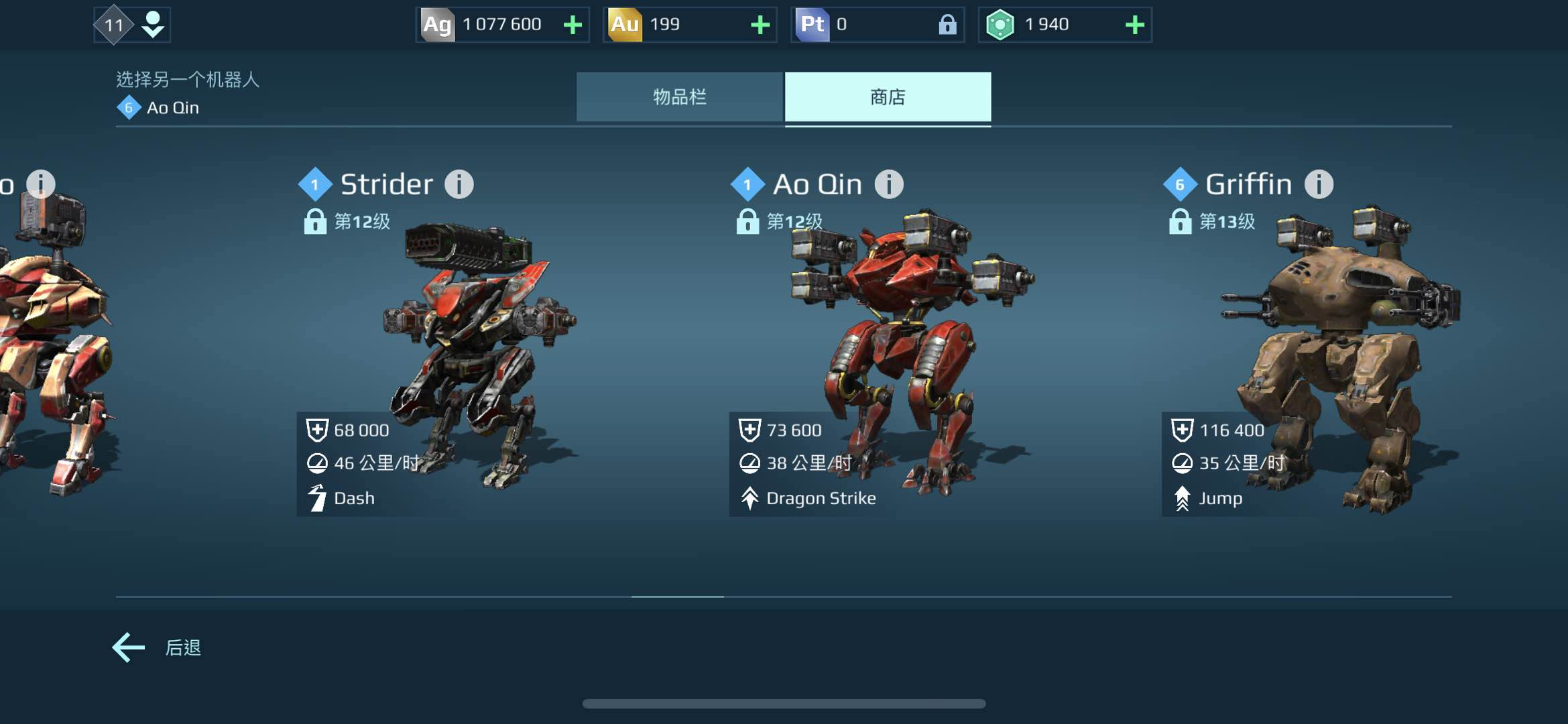Open info for the partially hidden left robot
The height and width of the screenshot is (724, 1568).
41,183
